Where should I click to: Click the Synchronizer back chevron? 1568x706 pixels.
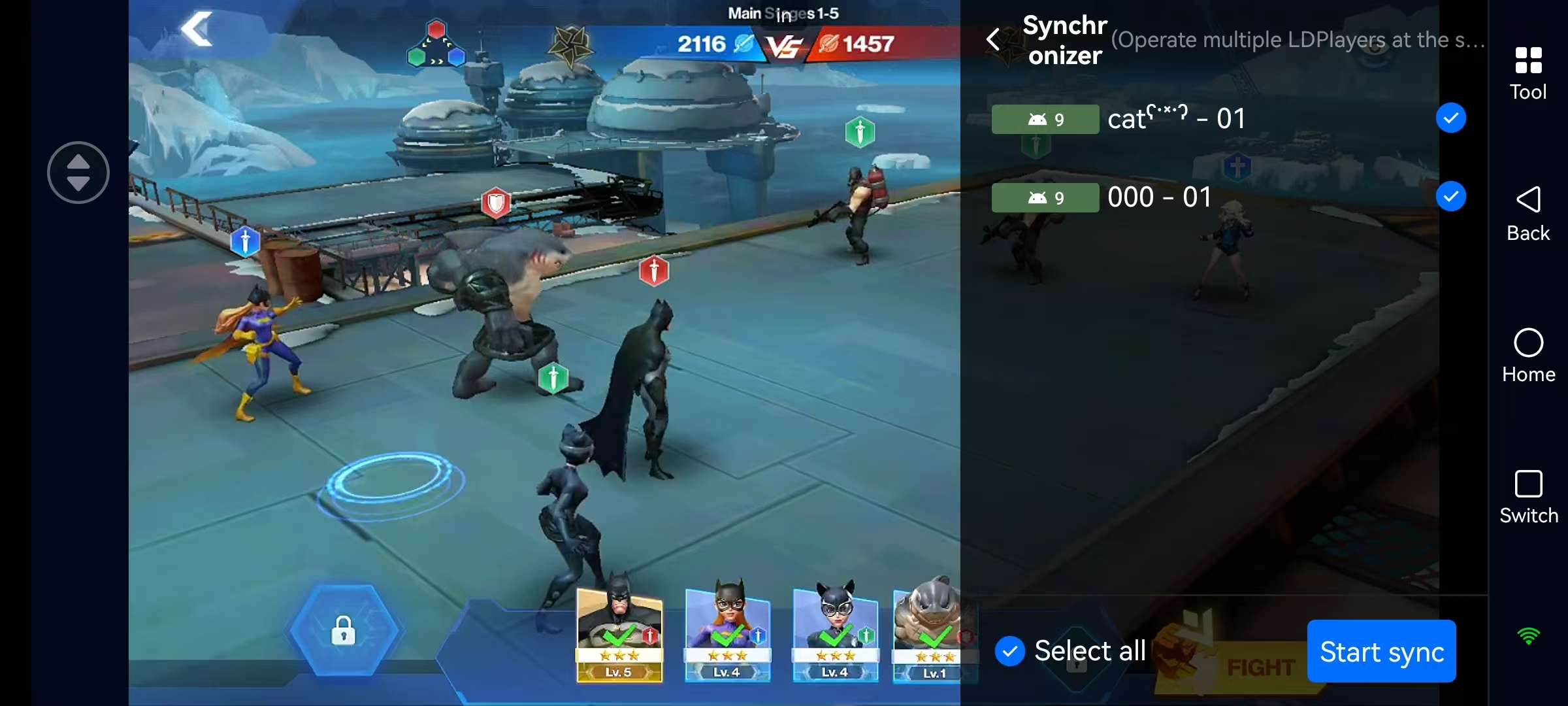[992, 39]
